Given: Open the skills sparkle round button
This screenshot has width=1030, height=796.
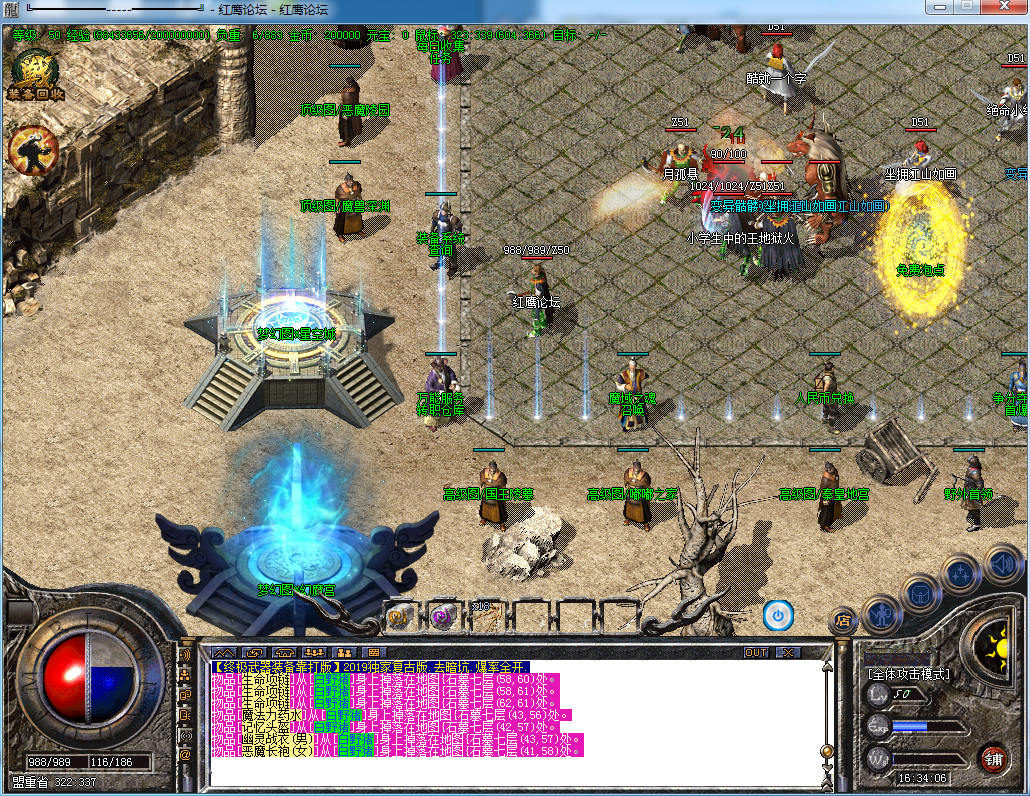Looking at the screenshot, I should pos(961,573).
